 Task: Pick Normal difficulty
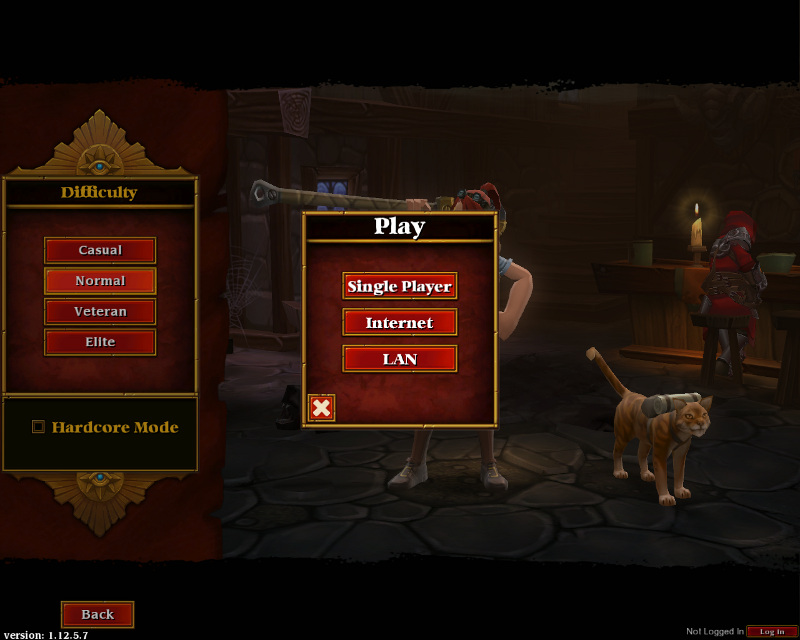[x=100, y=281]
